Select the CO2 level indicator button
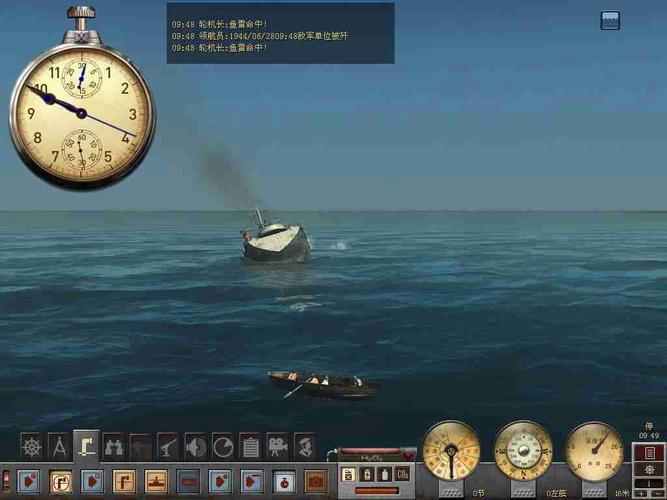 402,474
